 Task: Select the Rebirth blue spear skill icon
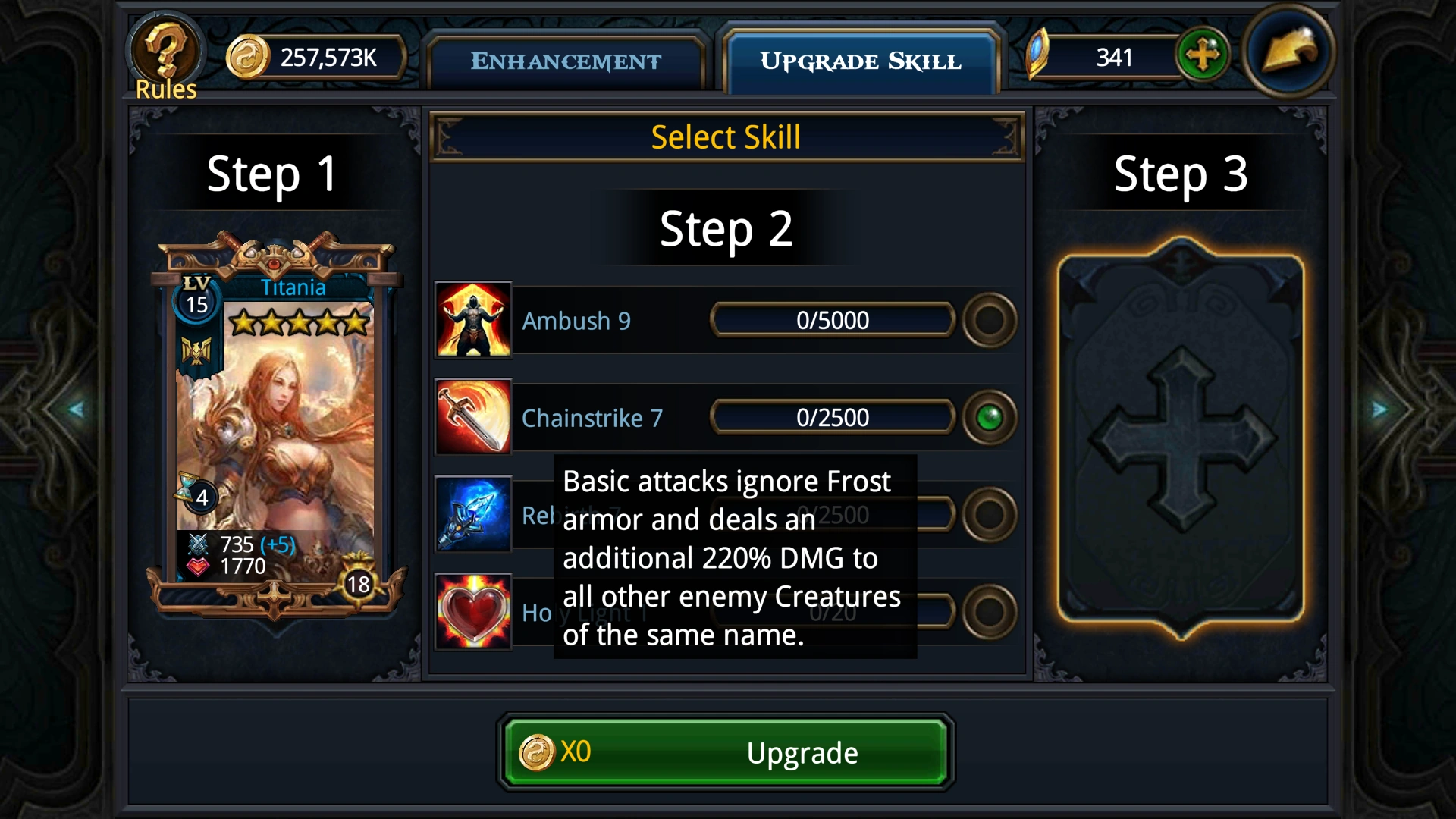tap(472, 514)
